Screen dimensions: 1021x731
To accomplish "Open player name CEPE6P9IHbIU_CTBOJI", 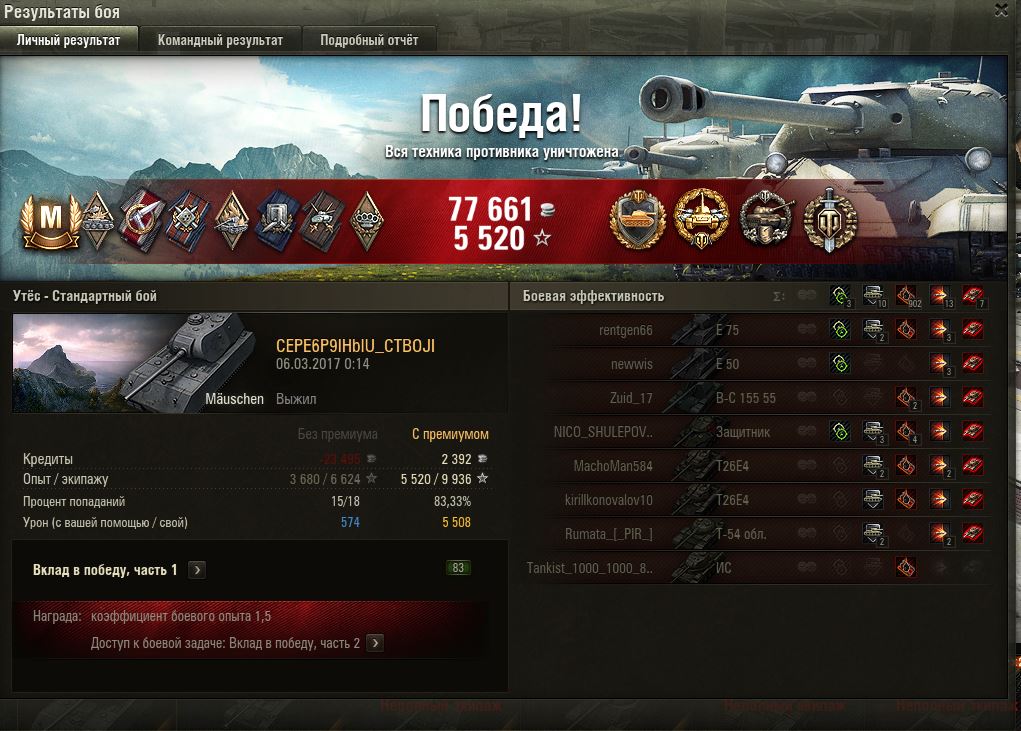I will pos(355,346).
